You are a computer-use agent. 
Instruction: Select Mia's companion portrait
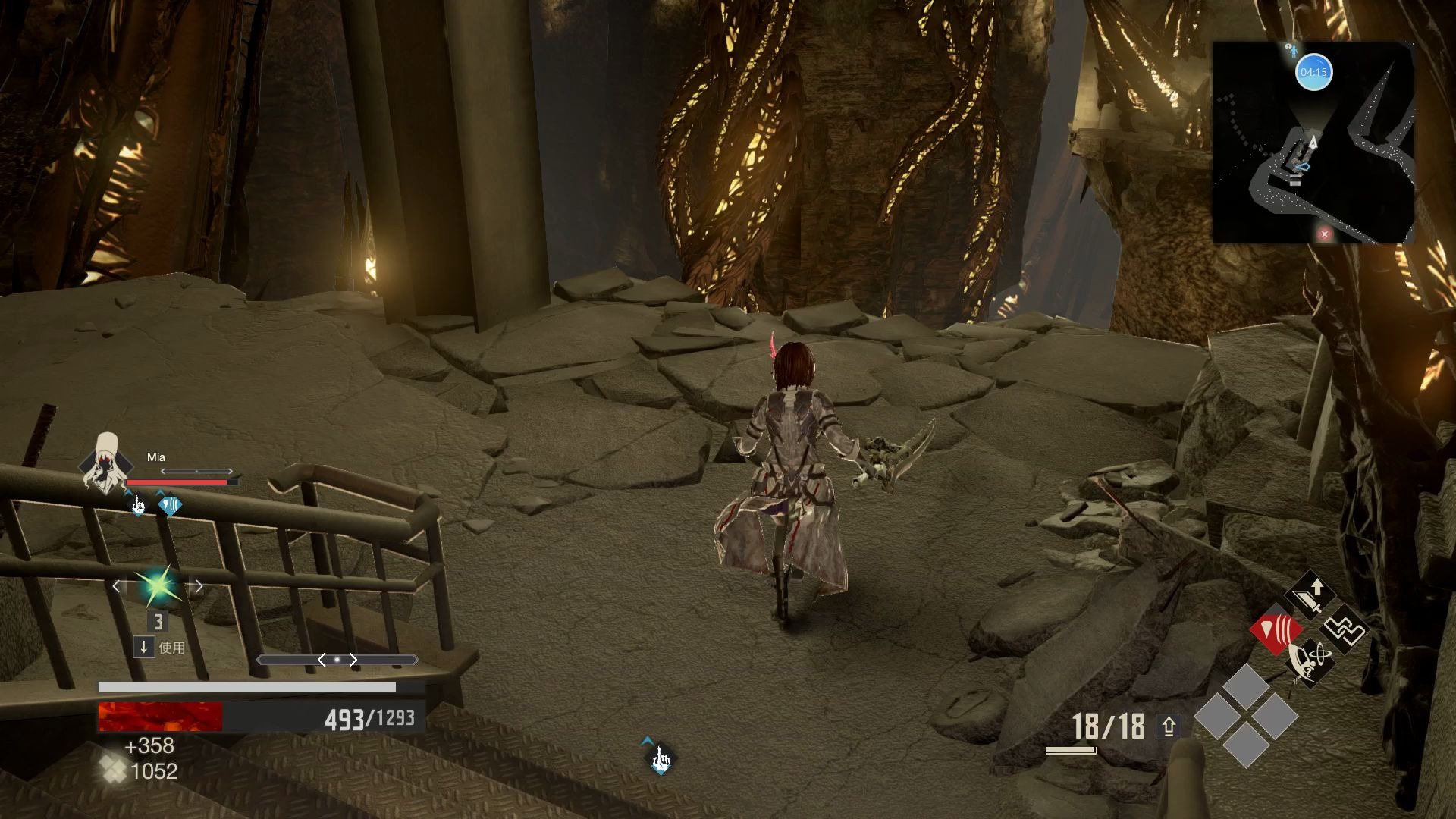click(x=105, y=463)
